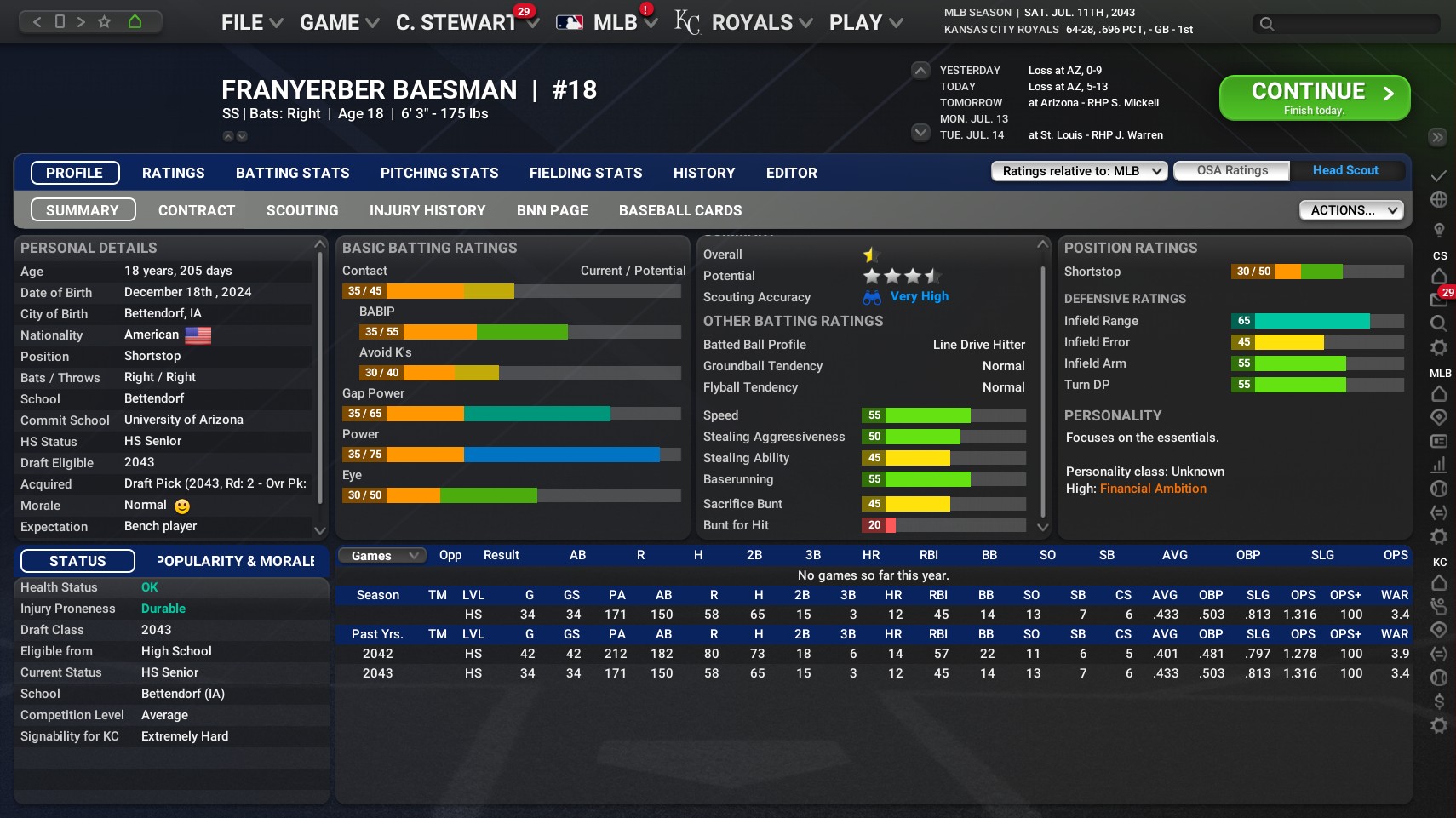
Task: Open the Ratings relative to MLB dropdown
Action: 1078,171
